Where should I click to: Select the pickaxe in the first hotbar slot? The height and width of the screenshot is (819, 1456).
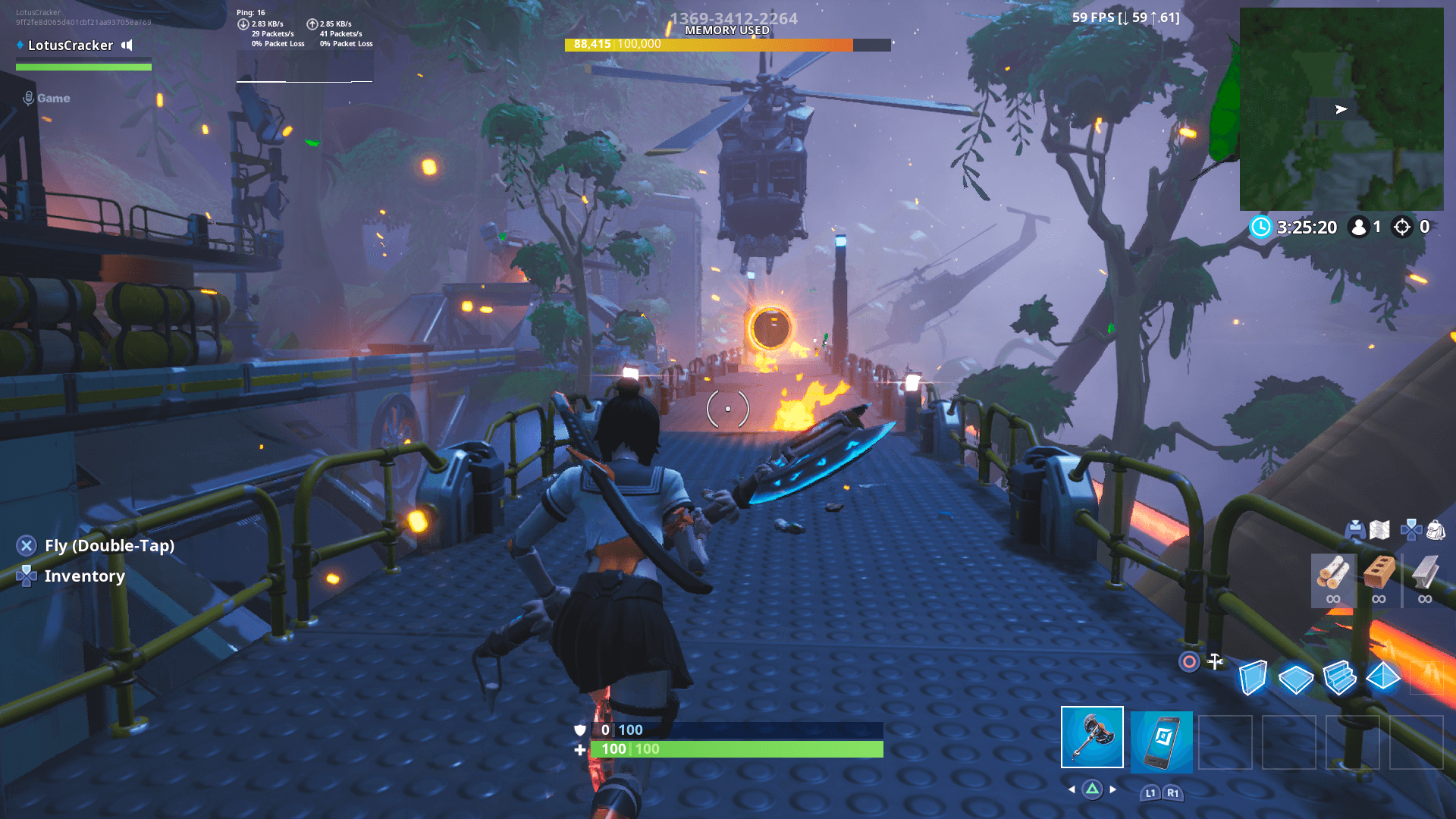1092,737
